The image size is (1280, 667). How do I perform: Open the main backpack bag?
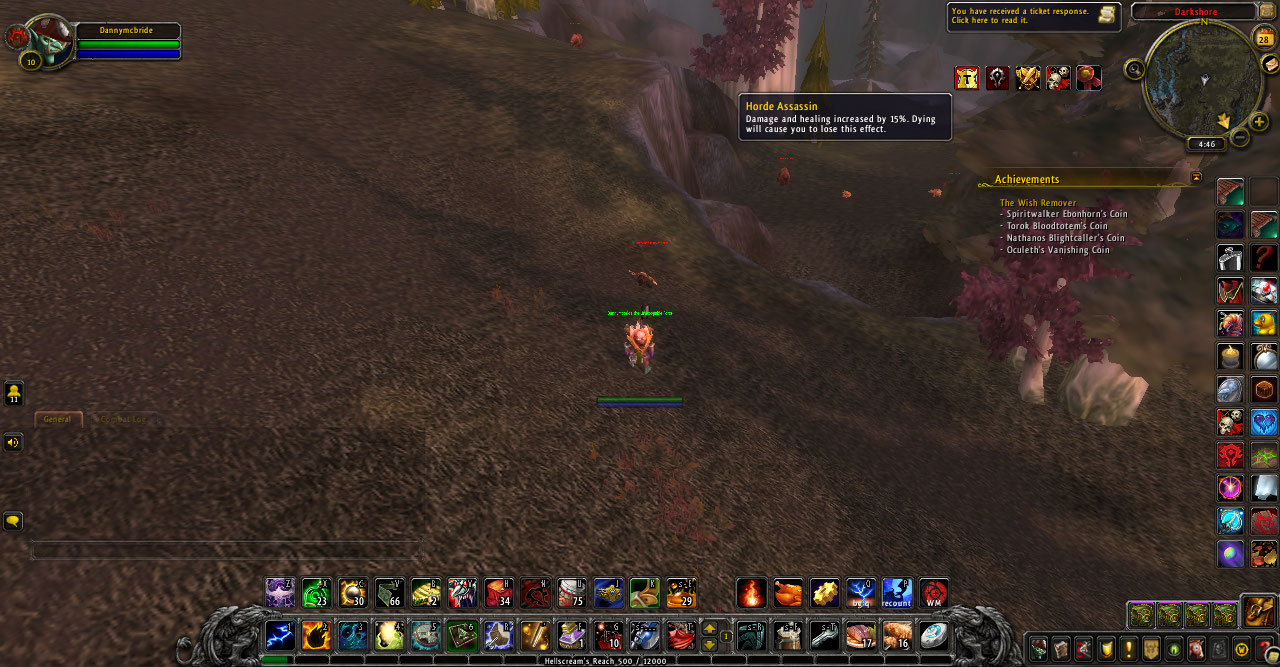[1257, 611]
